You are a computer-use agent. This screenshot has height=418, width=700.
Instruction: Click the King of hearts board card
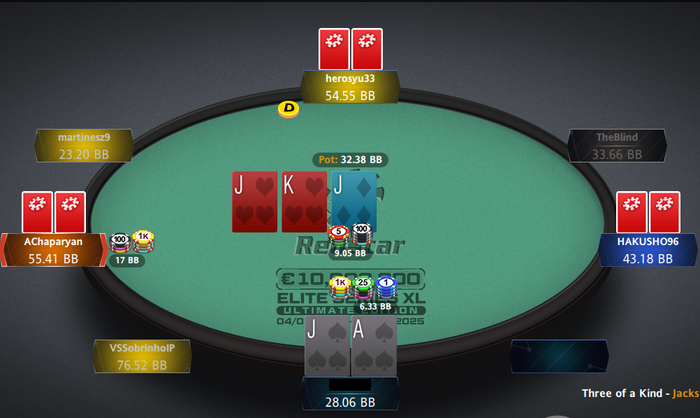point(305,202)
